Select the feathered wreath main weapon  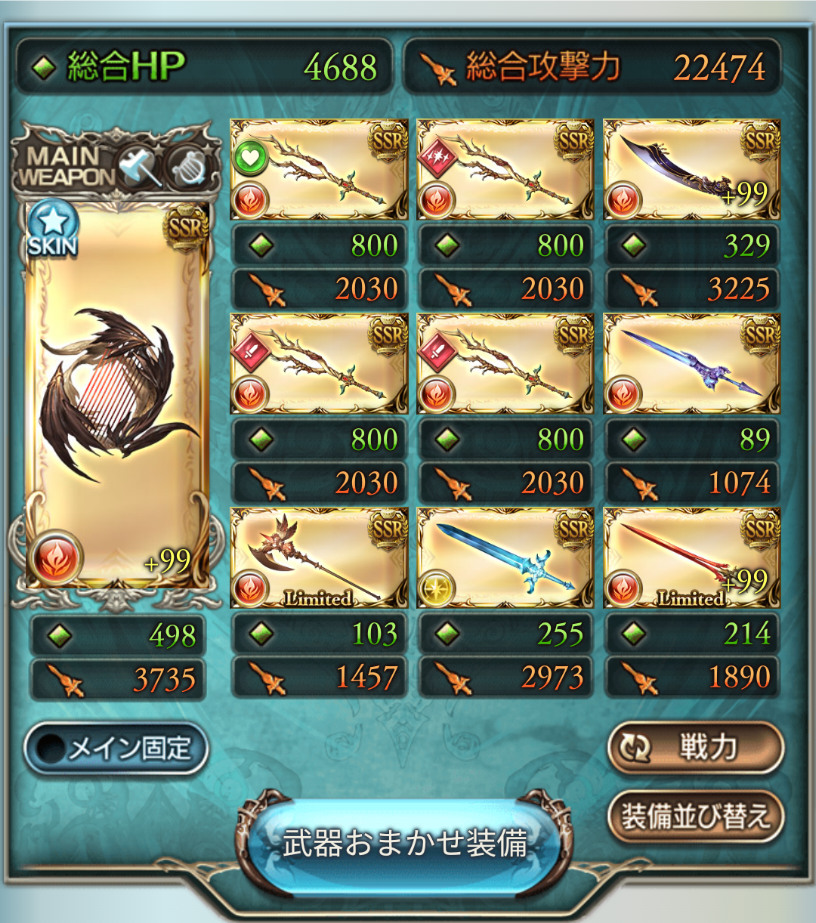116,396
